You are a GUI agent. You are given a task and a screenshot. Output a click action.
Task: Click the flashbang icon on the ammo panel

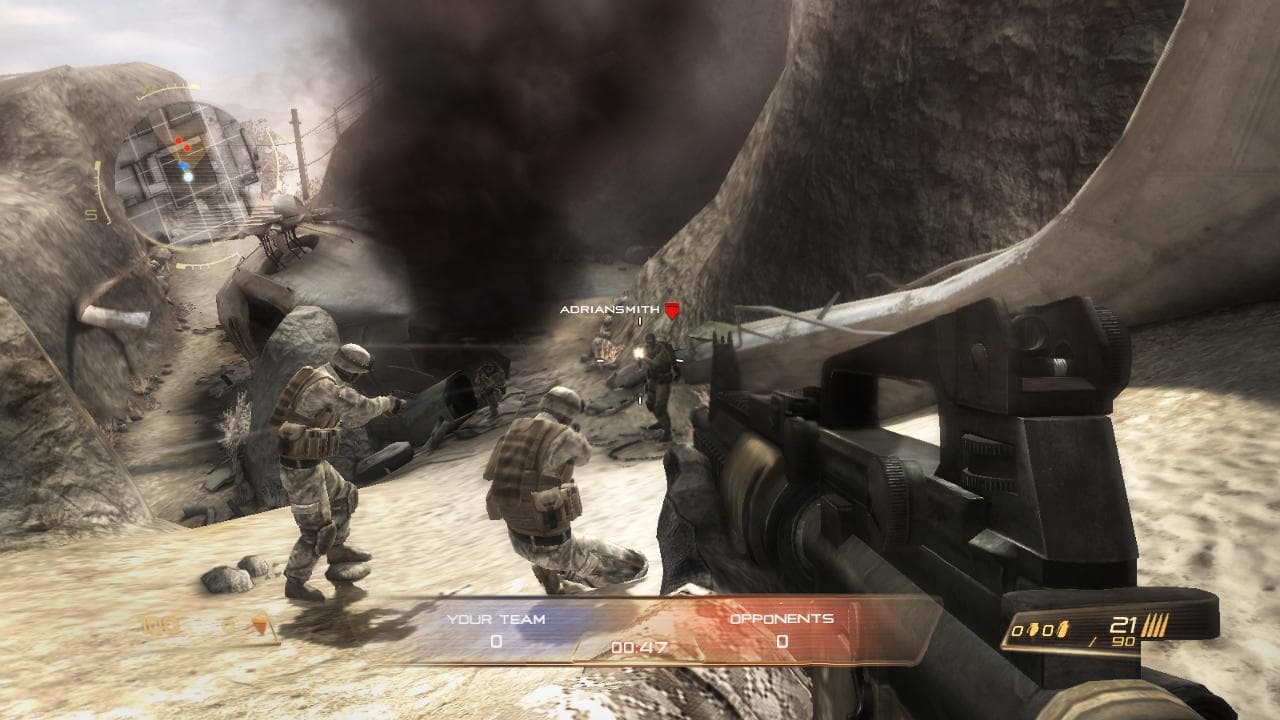click(1062, 629)
